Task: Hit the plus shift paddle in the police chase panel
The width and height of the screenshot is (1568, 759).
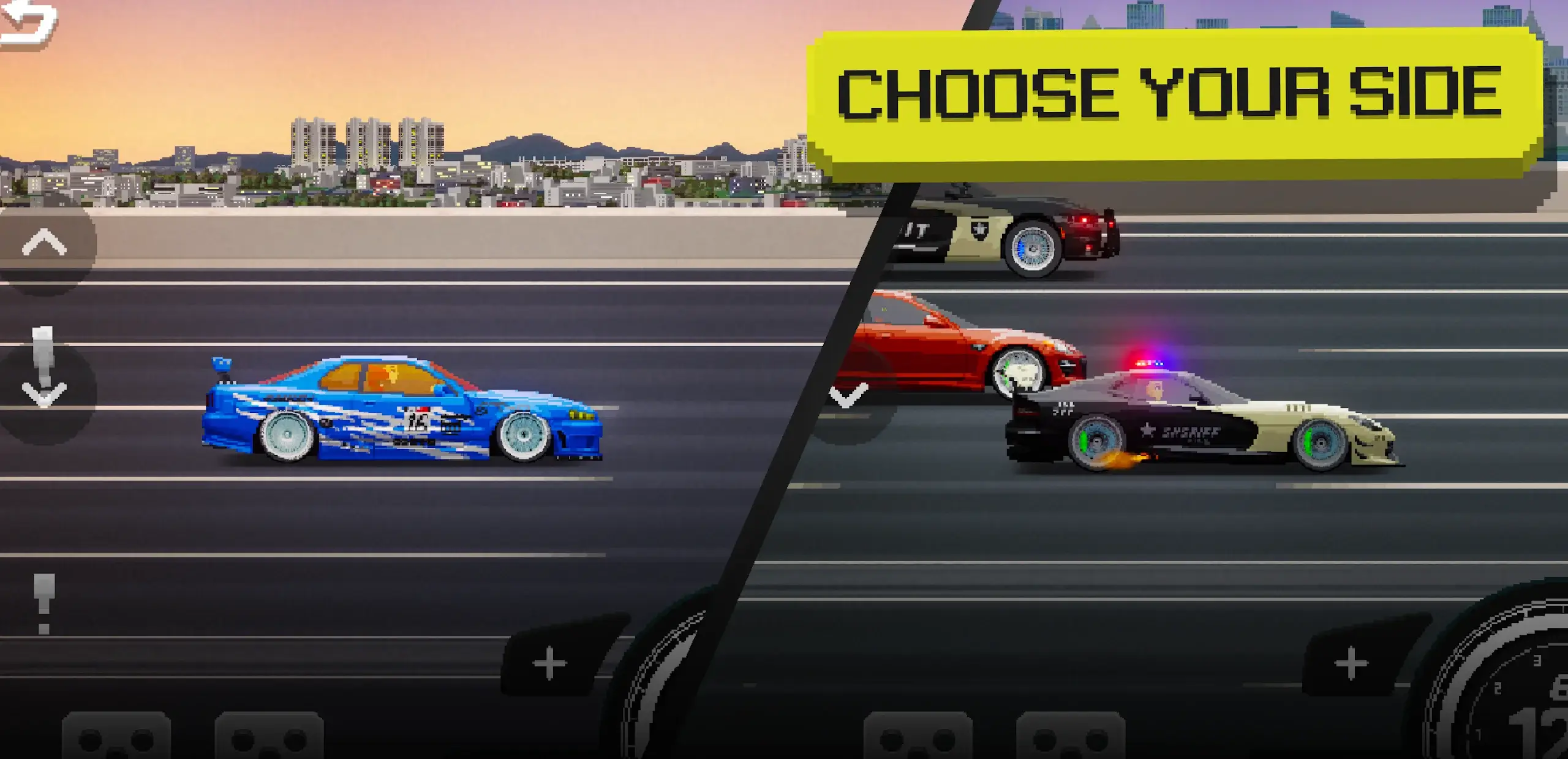Action: click(x=1351, y=663)
